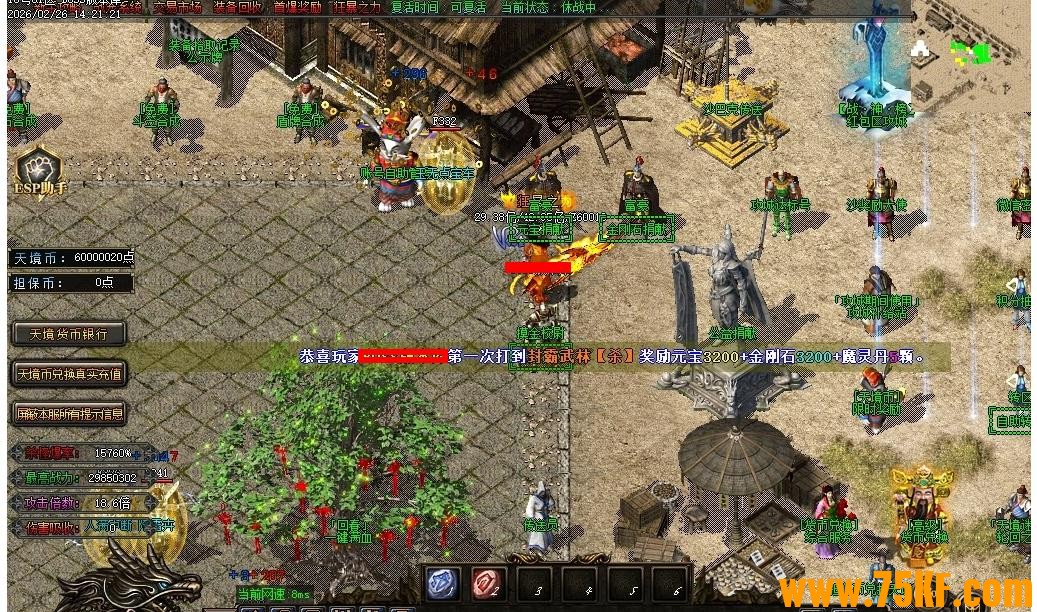Open the 交易市场 trading market menu
Viewport: 1037px width, 612px height.
point(177,8)
